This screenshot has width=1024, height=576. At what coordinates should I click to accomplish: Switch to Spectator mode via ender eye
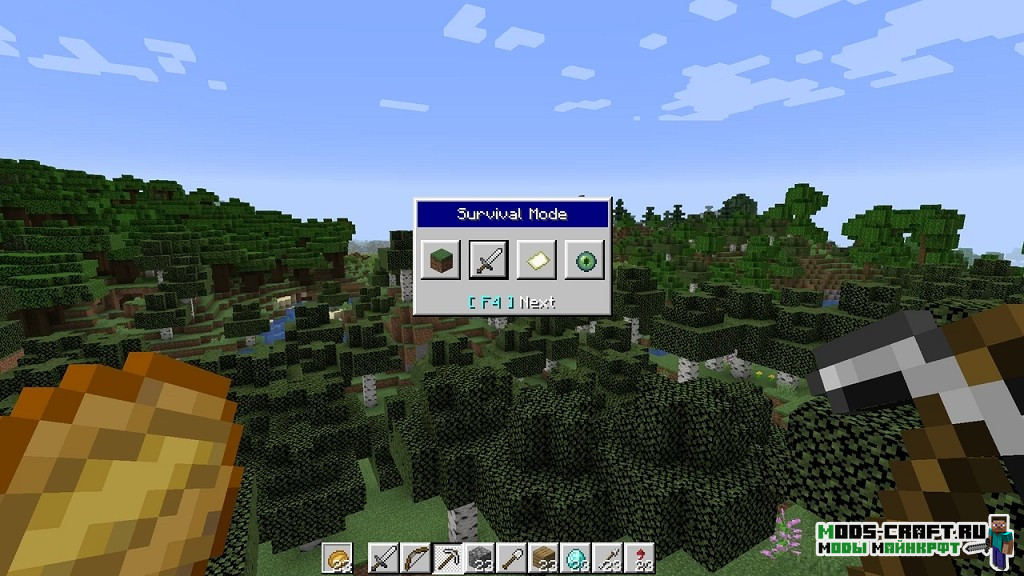click(x=584, y=260)
